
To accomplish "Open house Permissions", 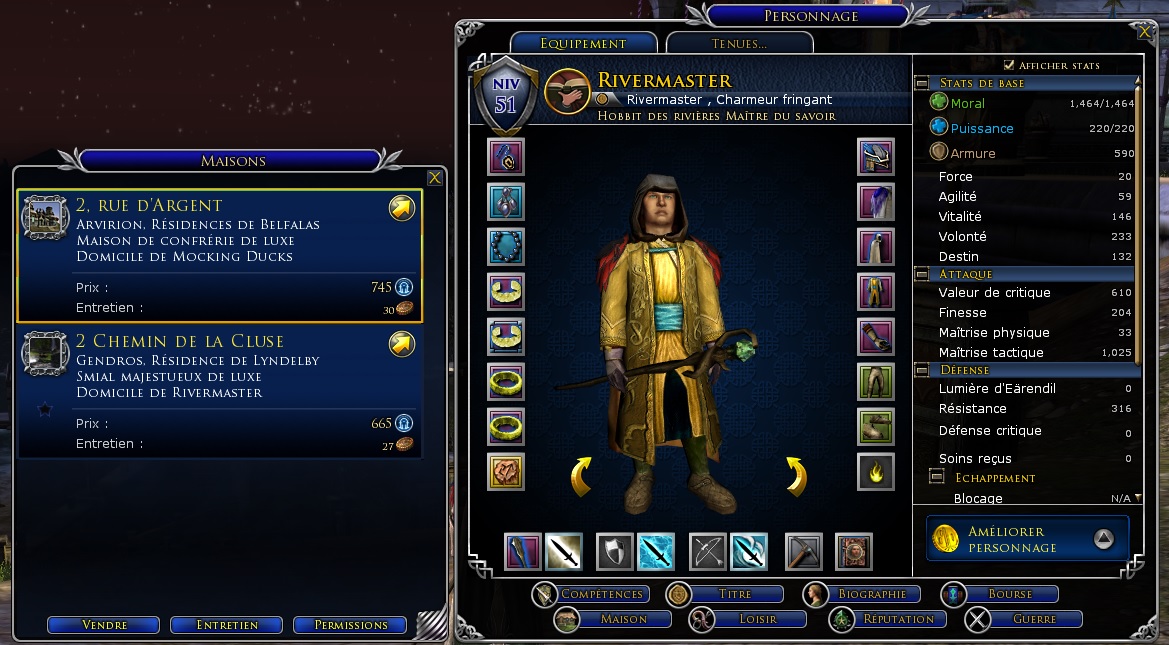I will (350, 625).
